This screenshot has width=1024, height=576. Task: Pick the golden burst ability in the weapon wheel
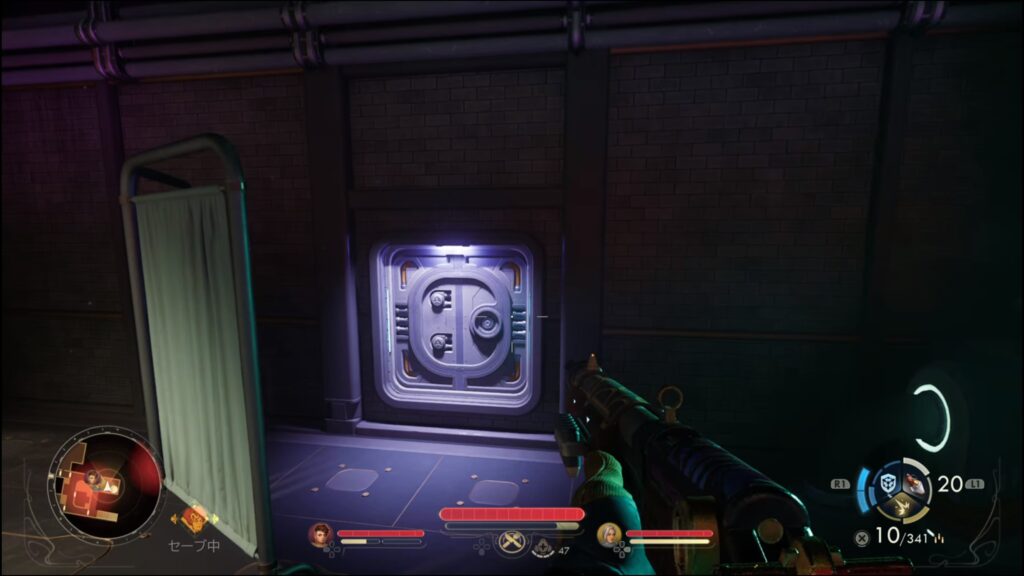(x=902, y=507)
